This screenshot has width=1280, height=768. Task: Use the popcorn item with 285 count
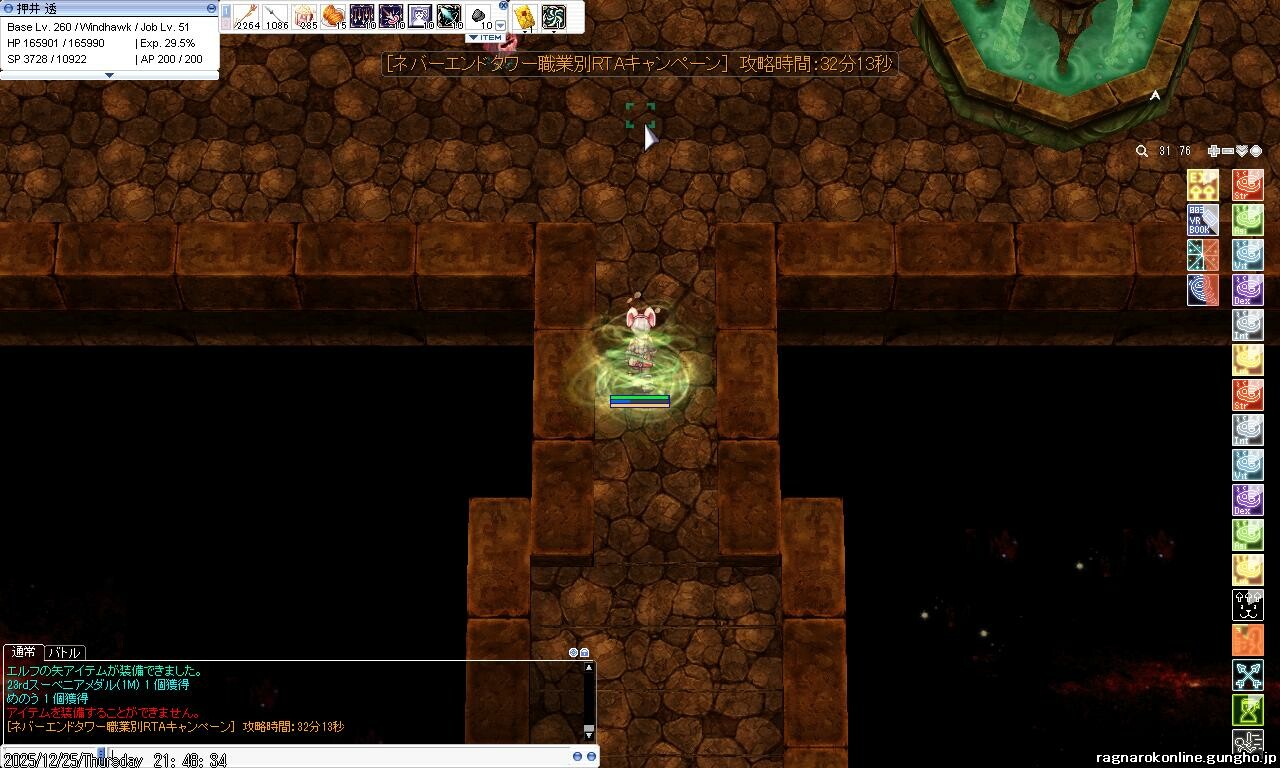305,16
